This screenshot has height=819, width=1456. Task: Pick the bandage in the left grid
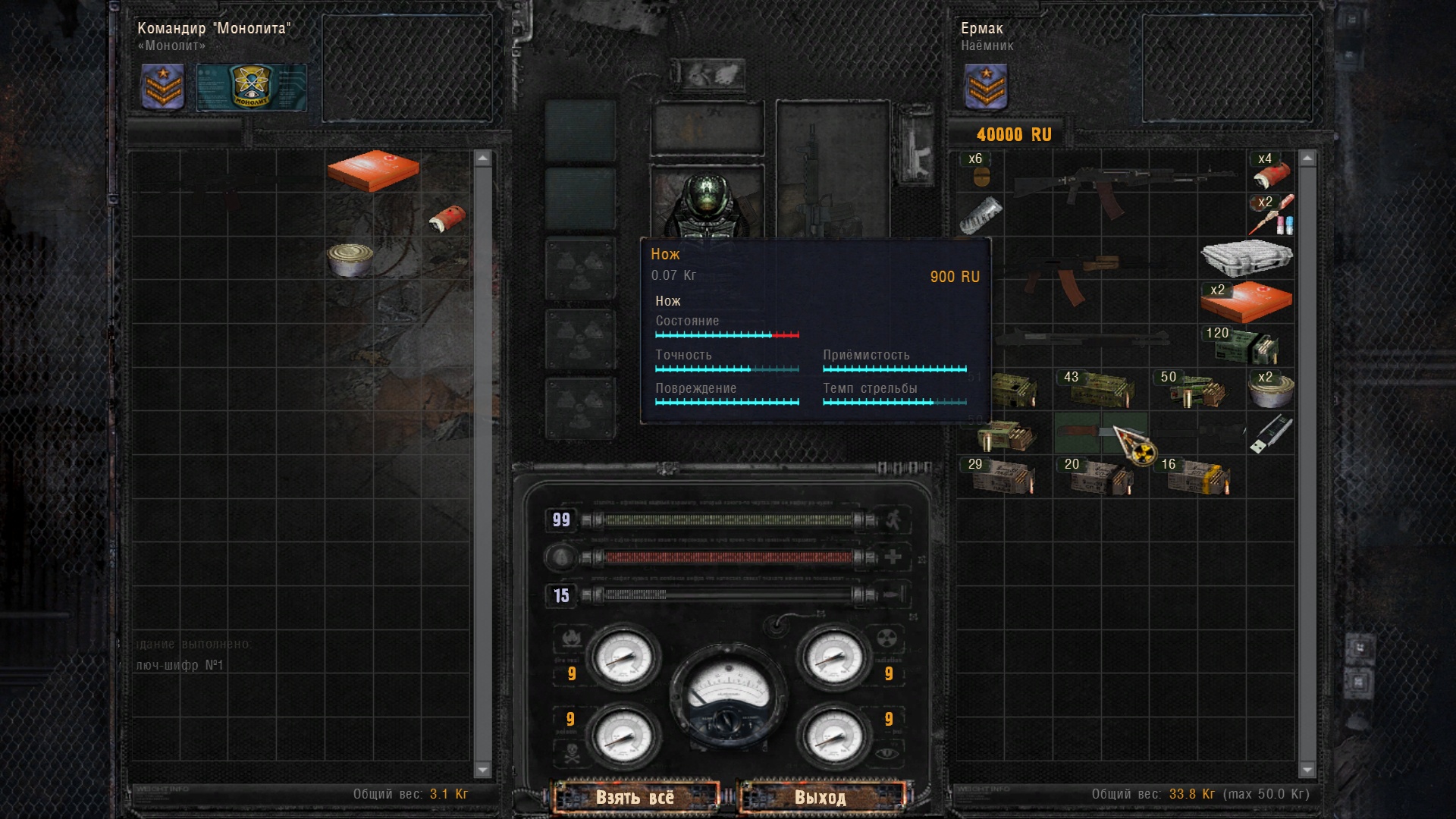[x=447, y=218]
